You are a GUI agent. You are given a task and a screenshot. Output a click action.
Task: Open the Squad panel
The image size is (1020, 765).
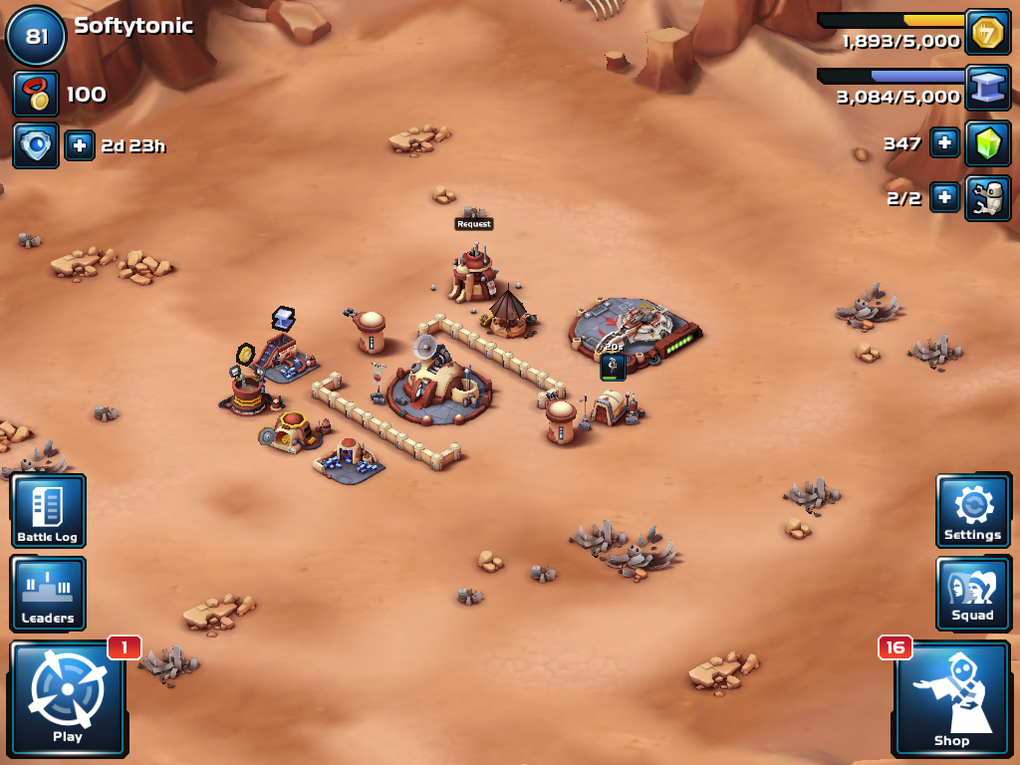coord(972,593)
